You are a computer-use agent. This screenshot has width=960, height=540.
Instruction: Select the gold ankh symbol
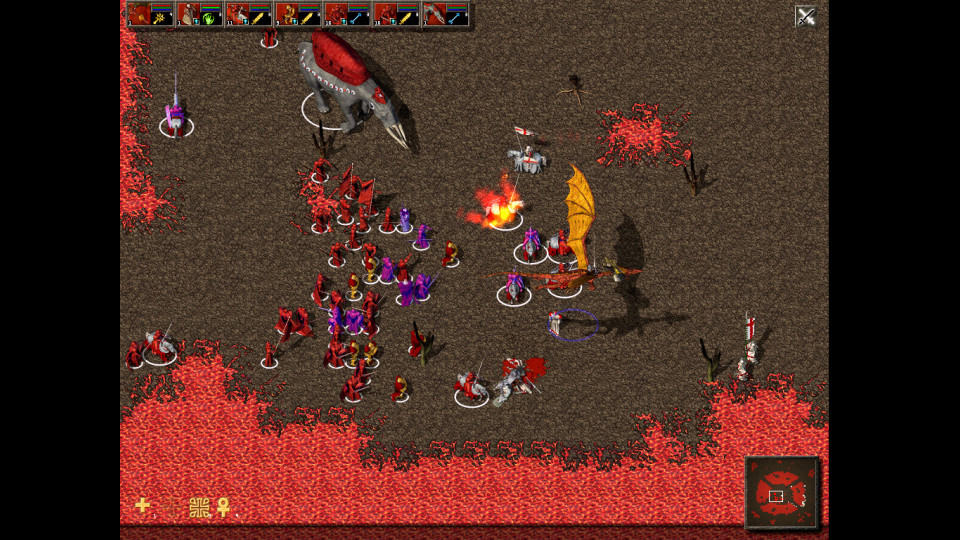[x=223, y=507]
